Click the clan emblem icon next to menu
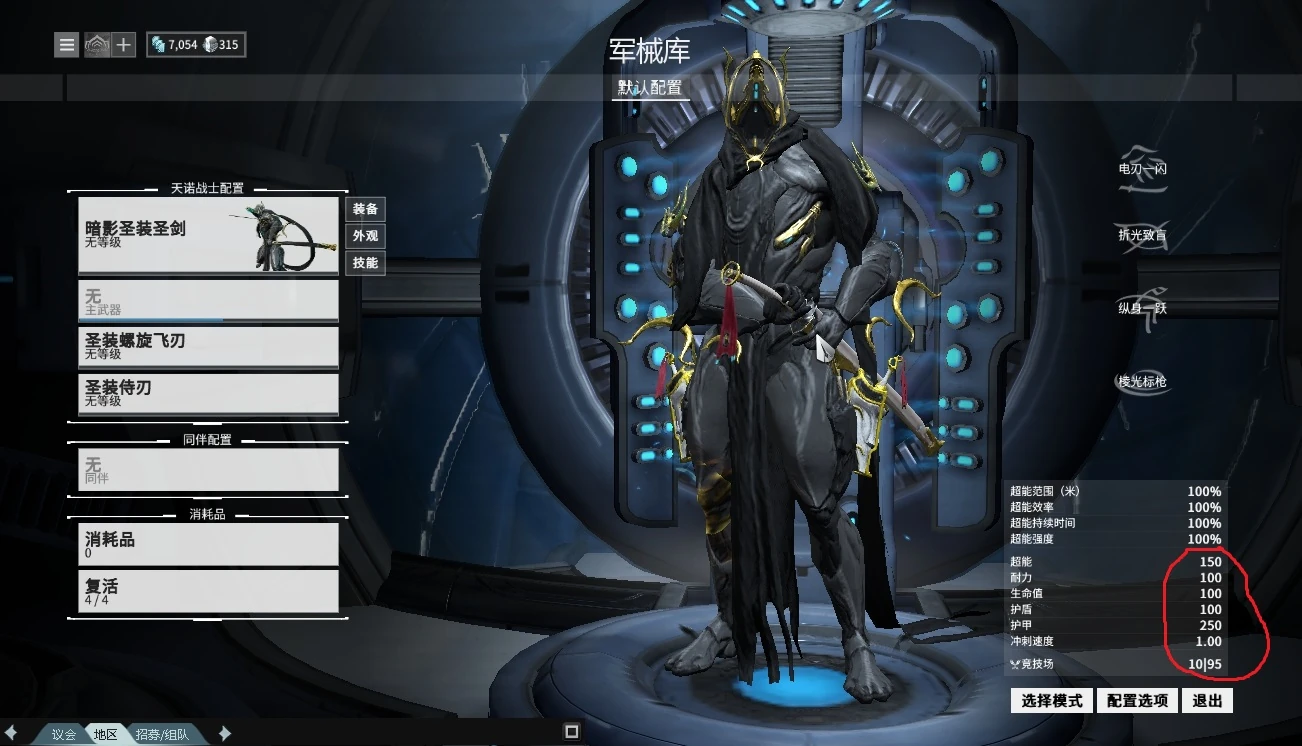The height and width of the screenshot is (746, 1302). (95, 44)
